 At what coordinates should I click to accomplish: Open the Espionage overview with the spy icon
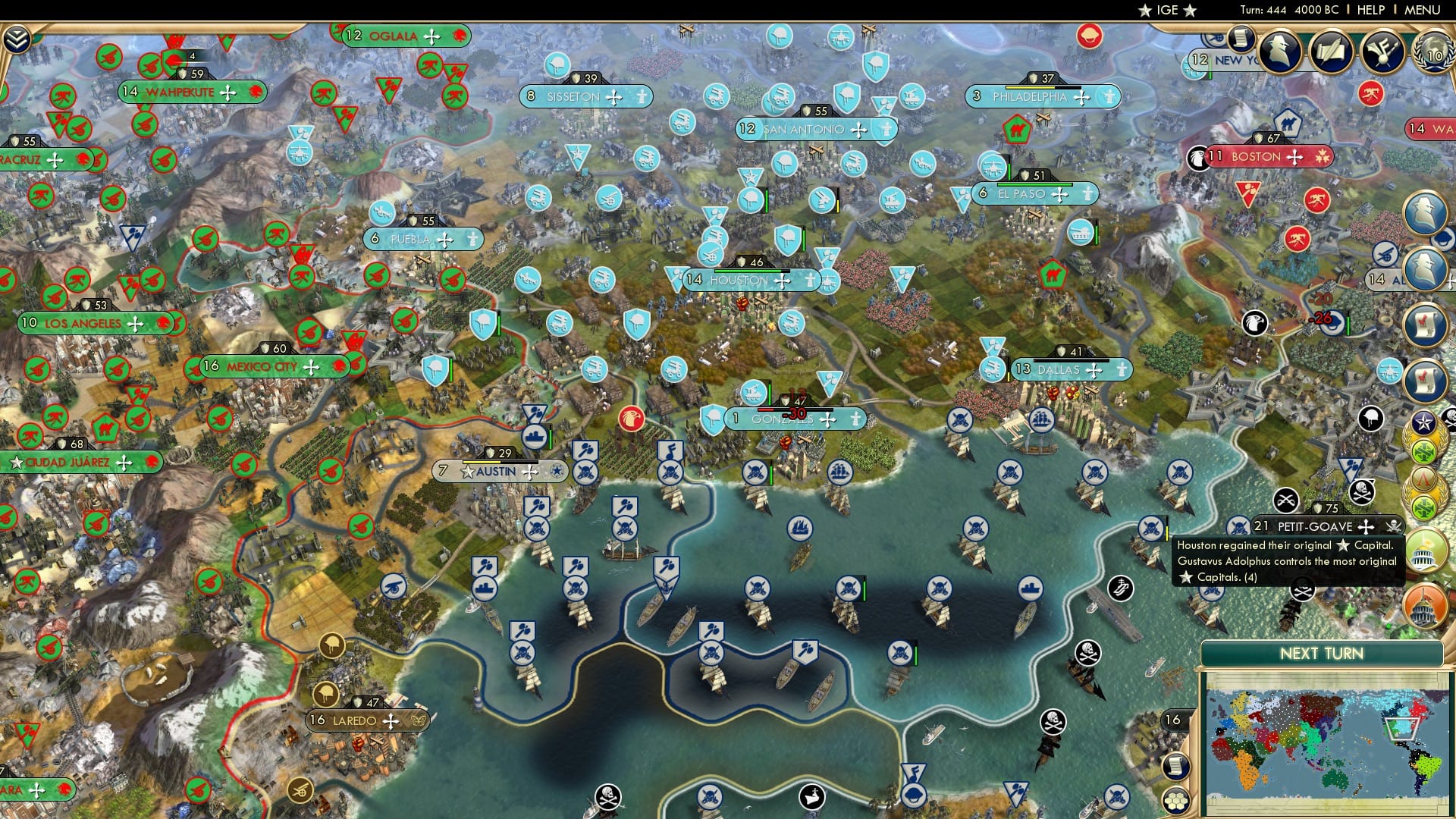[x=1278, y=51]
